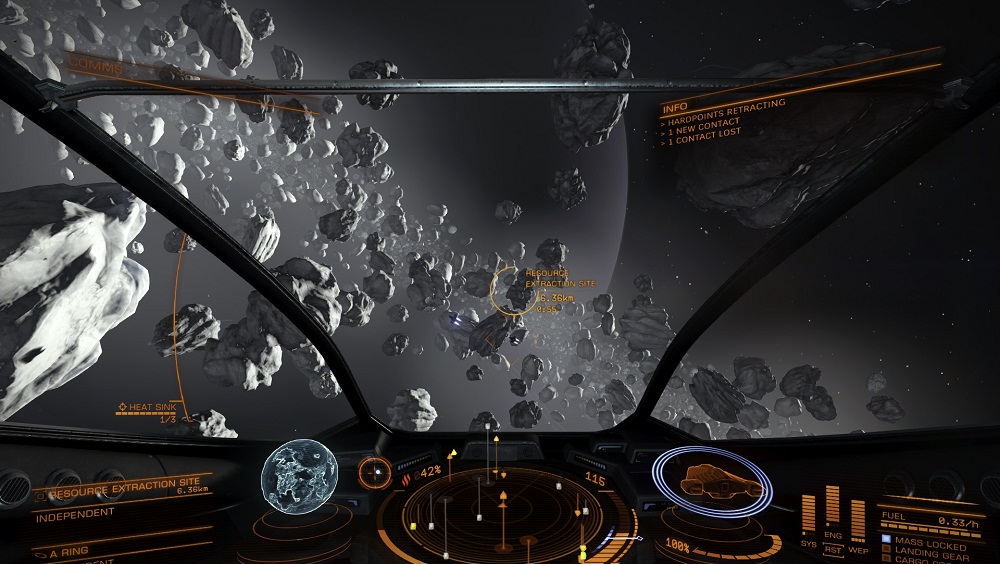Click the Mass Locked status indicator
The width and height of the screenshot is (1000, 564).
tap(930, 545)
